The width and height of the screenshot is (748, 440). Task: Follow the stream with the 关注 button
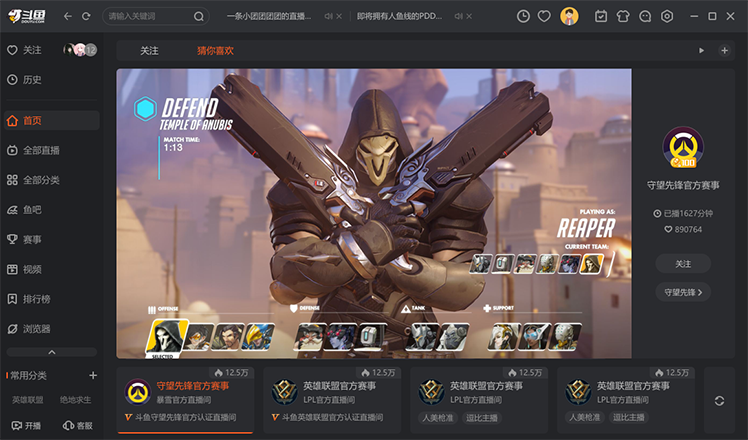click(x=683, y=263)
